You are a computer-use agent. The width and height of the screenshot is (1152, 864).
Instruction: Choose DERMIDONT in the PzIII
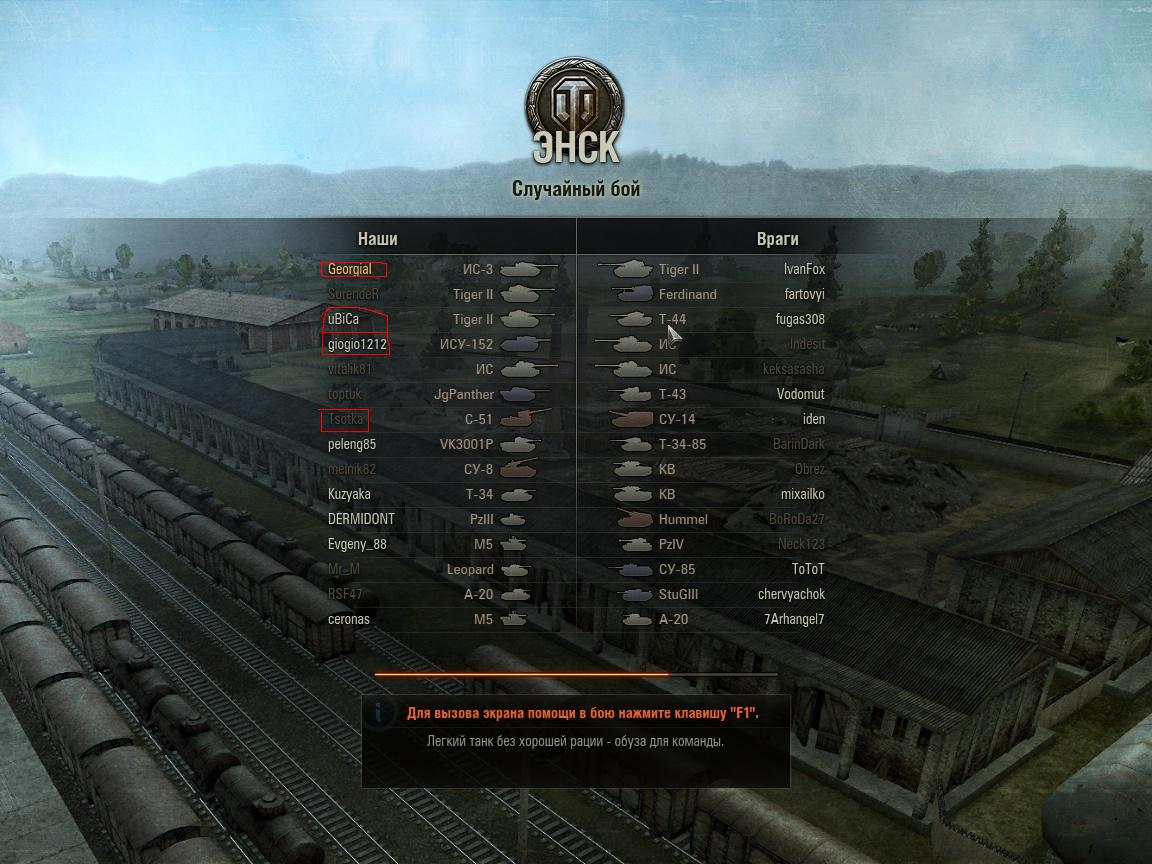pyautogui.click(x=361, y=519)
